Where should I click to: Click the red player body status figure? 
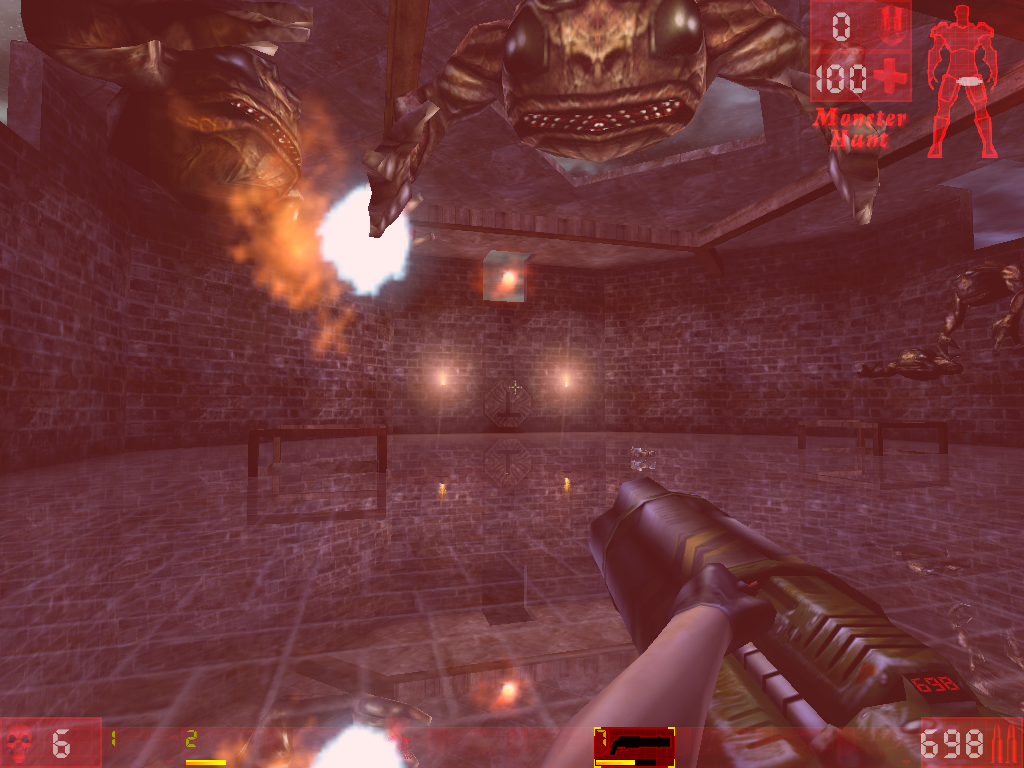(x=962, y=78)
